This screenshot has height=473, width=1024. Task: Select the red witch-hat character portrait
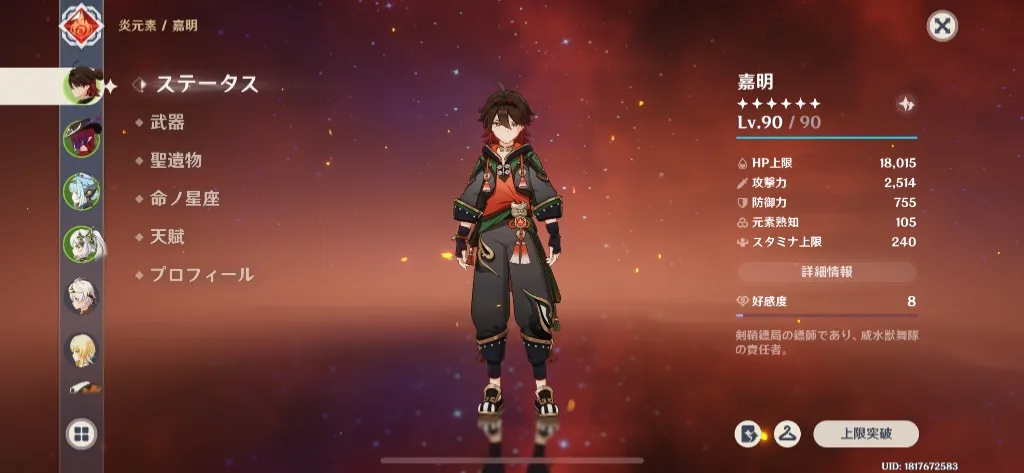click(x=81, y=138)
